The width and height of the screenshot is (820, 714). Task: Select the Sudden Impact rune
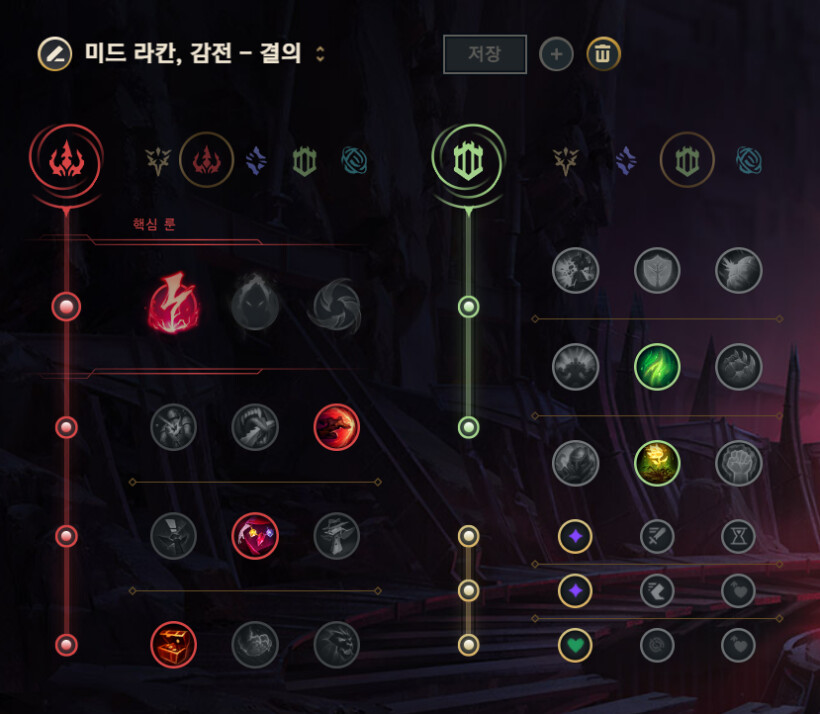coord(336,428)
